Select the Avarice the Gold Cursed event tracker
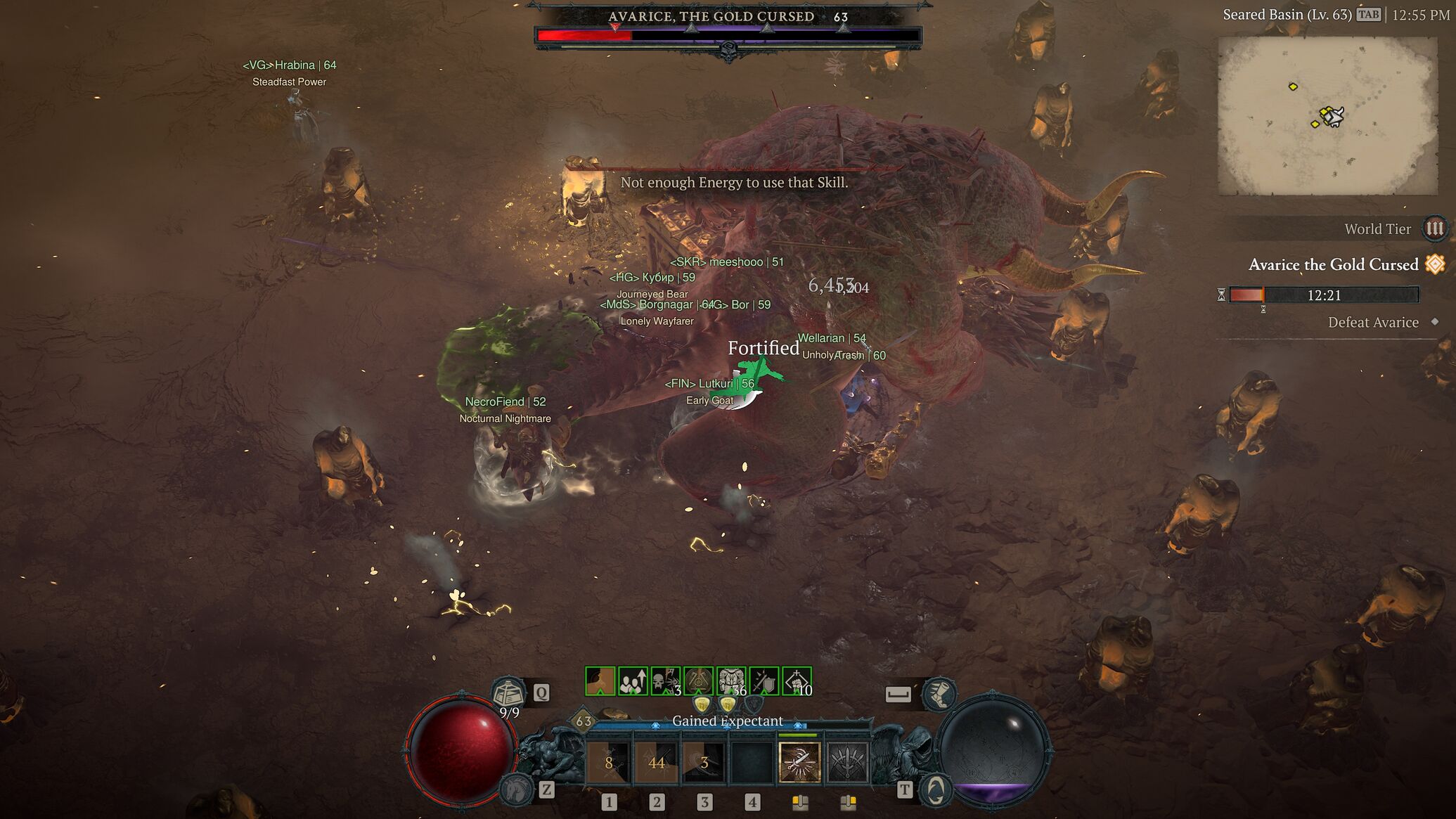 click(x=1333, y=265)
